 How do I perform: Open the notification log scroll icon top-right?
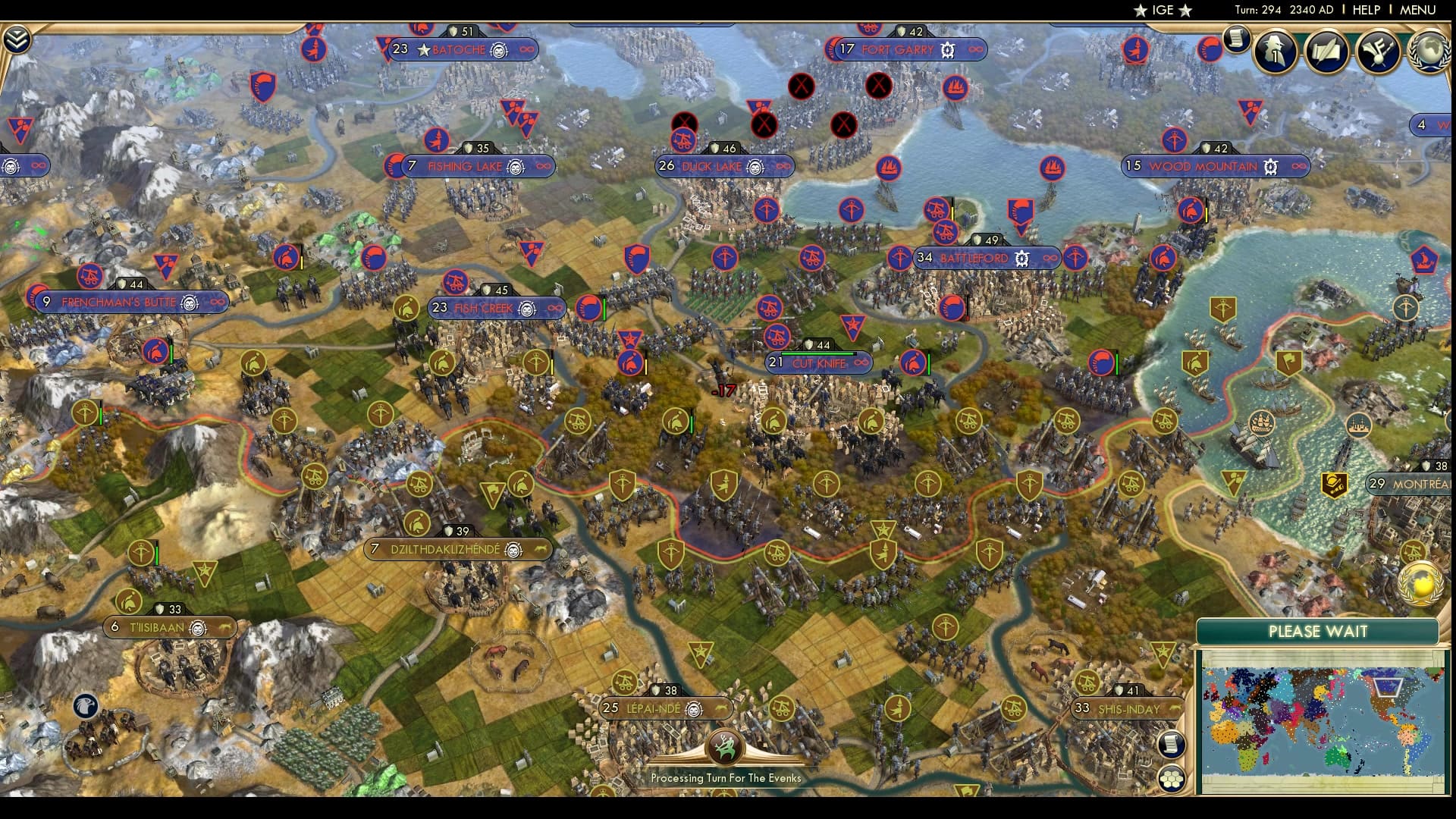tap(1238, 39)
